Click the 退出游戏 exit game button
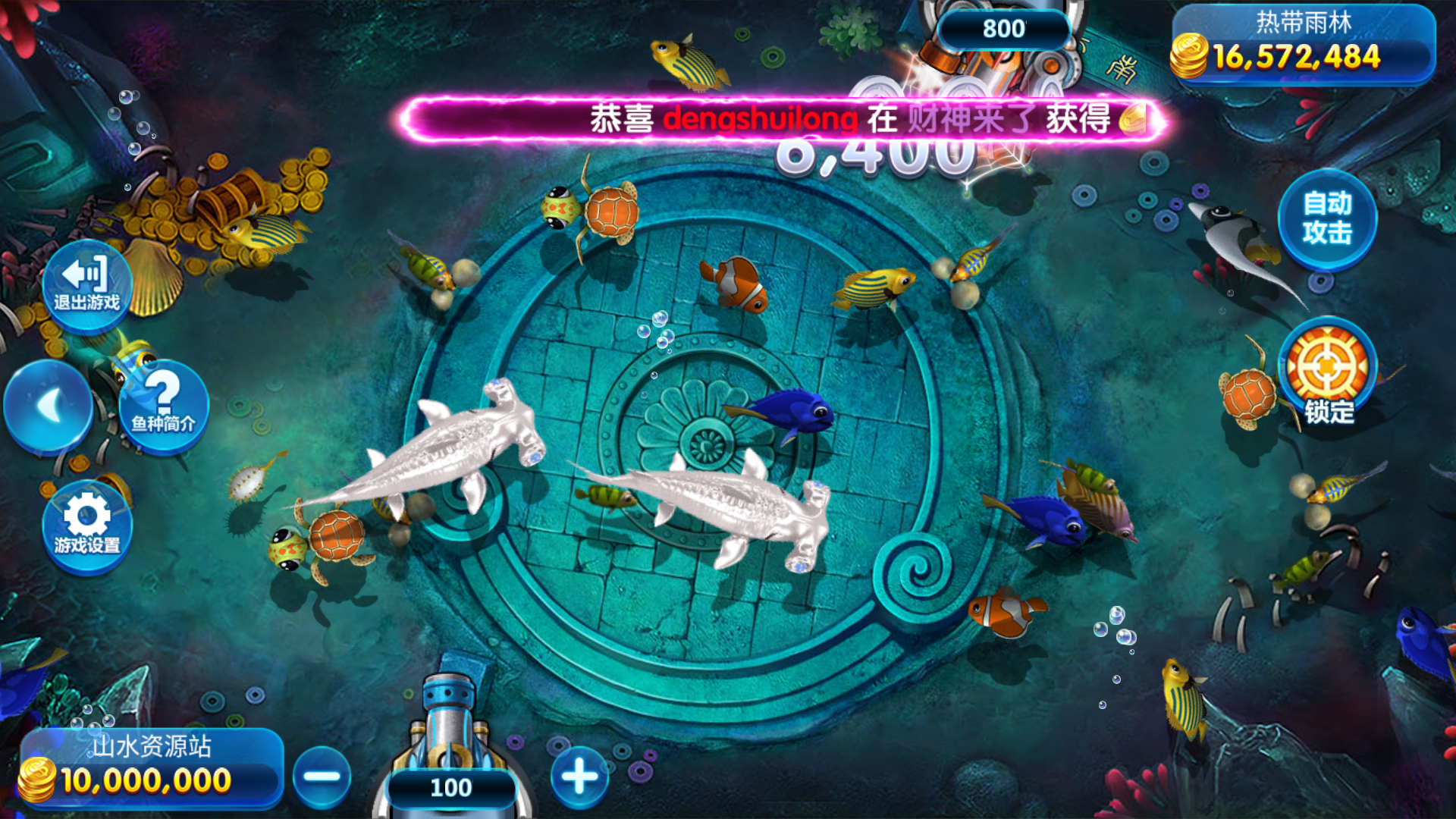 [x=86, y=286]
